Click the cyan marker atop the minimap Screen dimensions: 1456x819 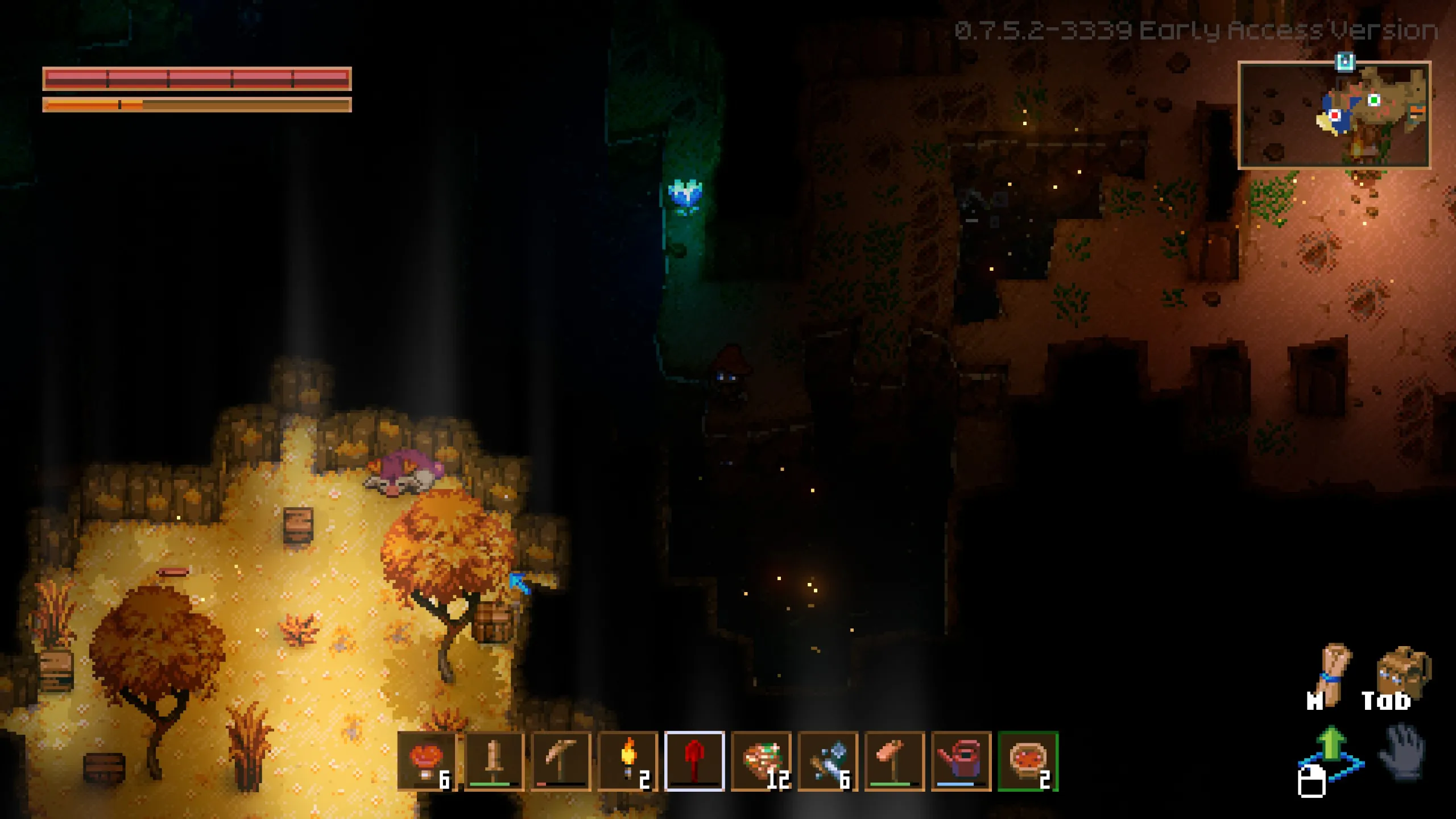point(1345,61)
